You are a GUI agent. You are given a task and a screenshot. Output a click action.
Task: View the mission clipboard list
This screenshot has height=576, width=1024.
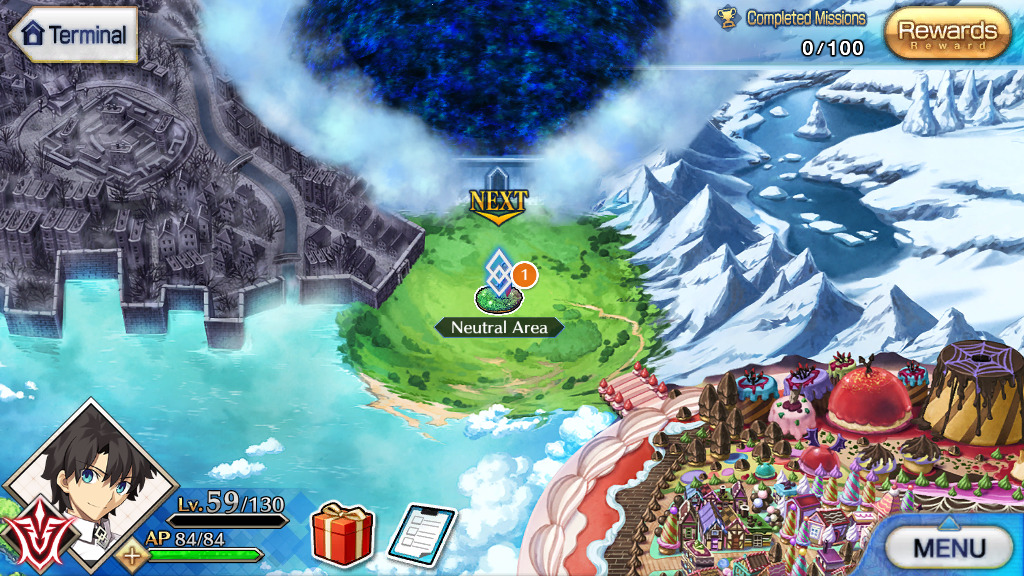pyautogui.click(x=421, y=536)
